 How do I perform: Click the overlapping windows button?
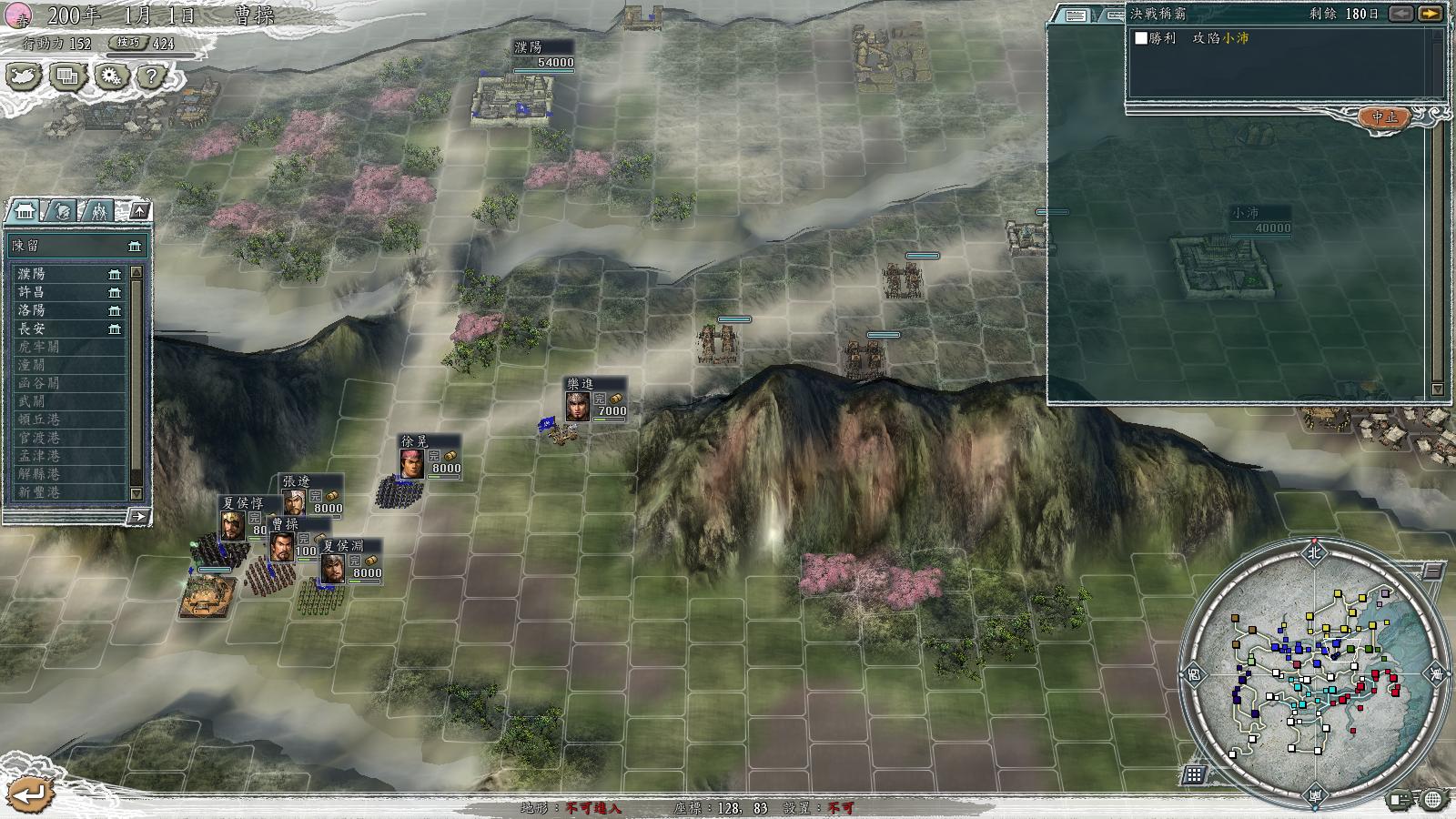click(x=67, y=77)
